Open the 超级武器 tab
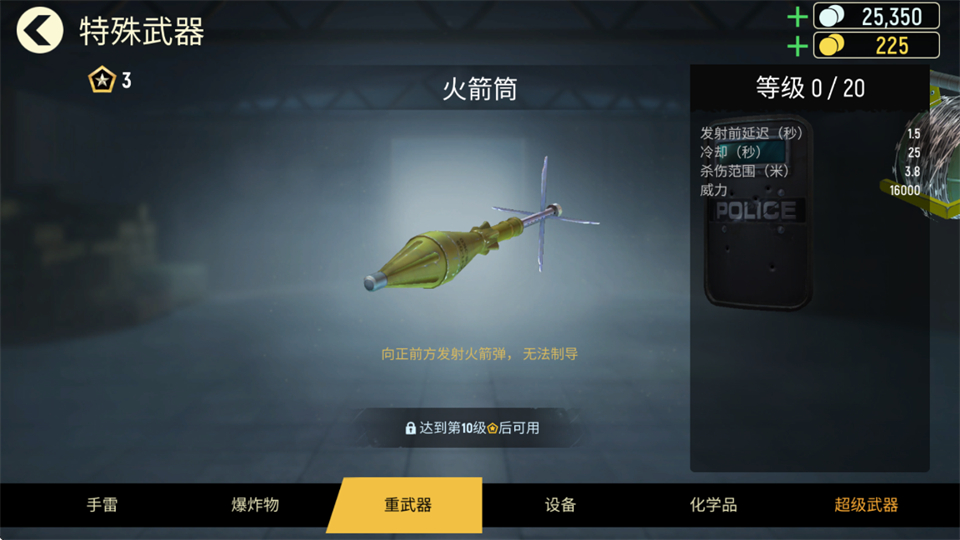Screen dimensions: 960x540 (866, 505)
